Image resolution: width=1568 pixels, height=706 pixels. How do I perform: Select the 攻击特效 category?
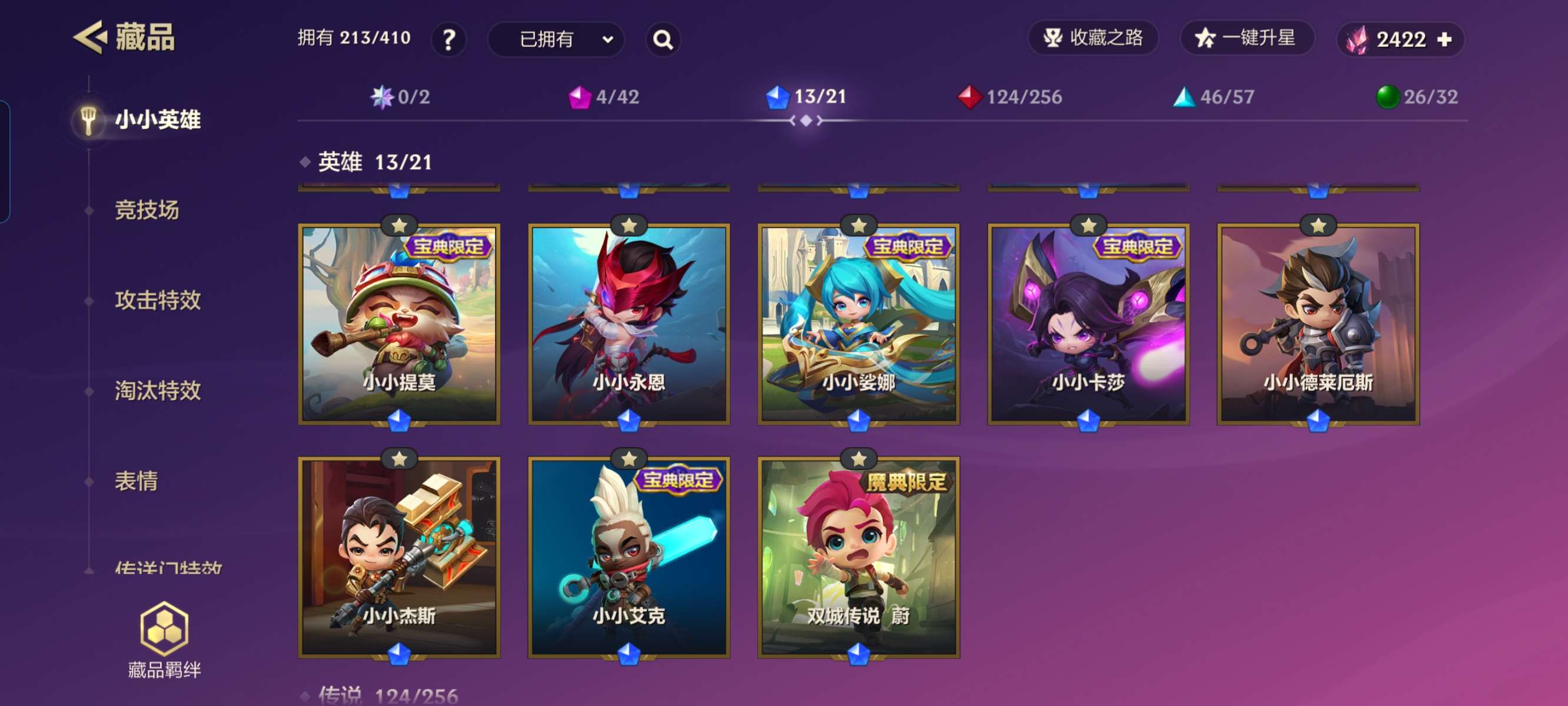coord(158,300)
